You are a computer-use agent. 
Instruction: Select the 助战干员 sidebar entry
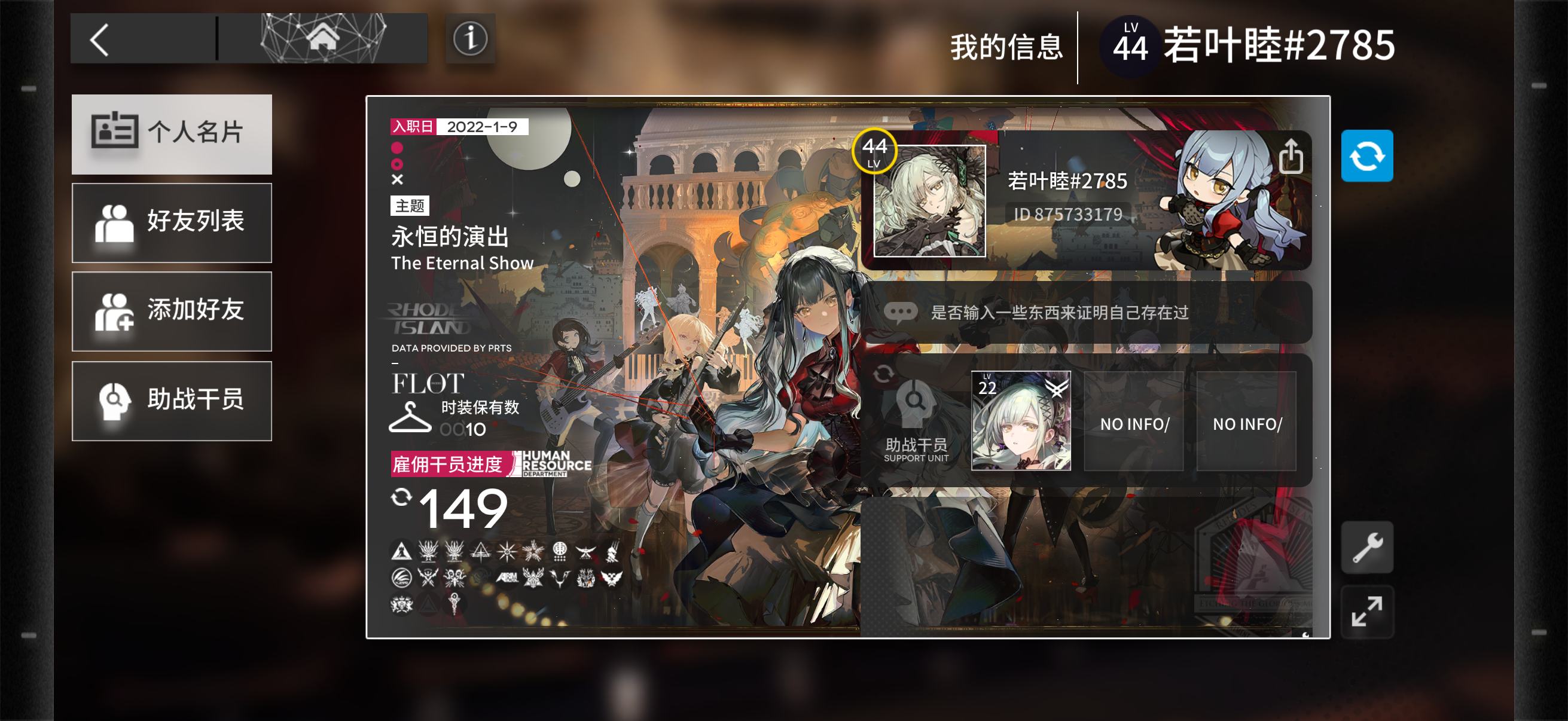coord(172,401)
